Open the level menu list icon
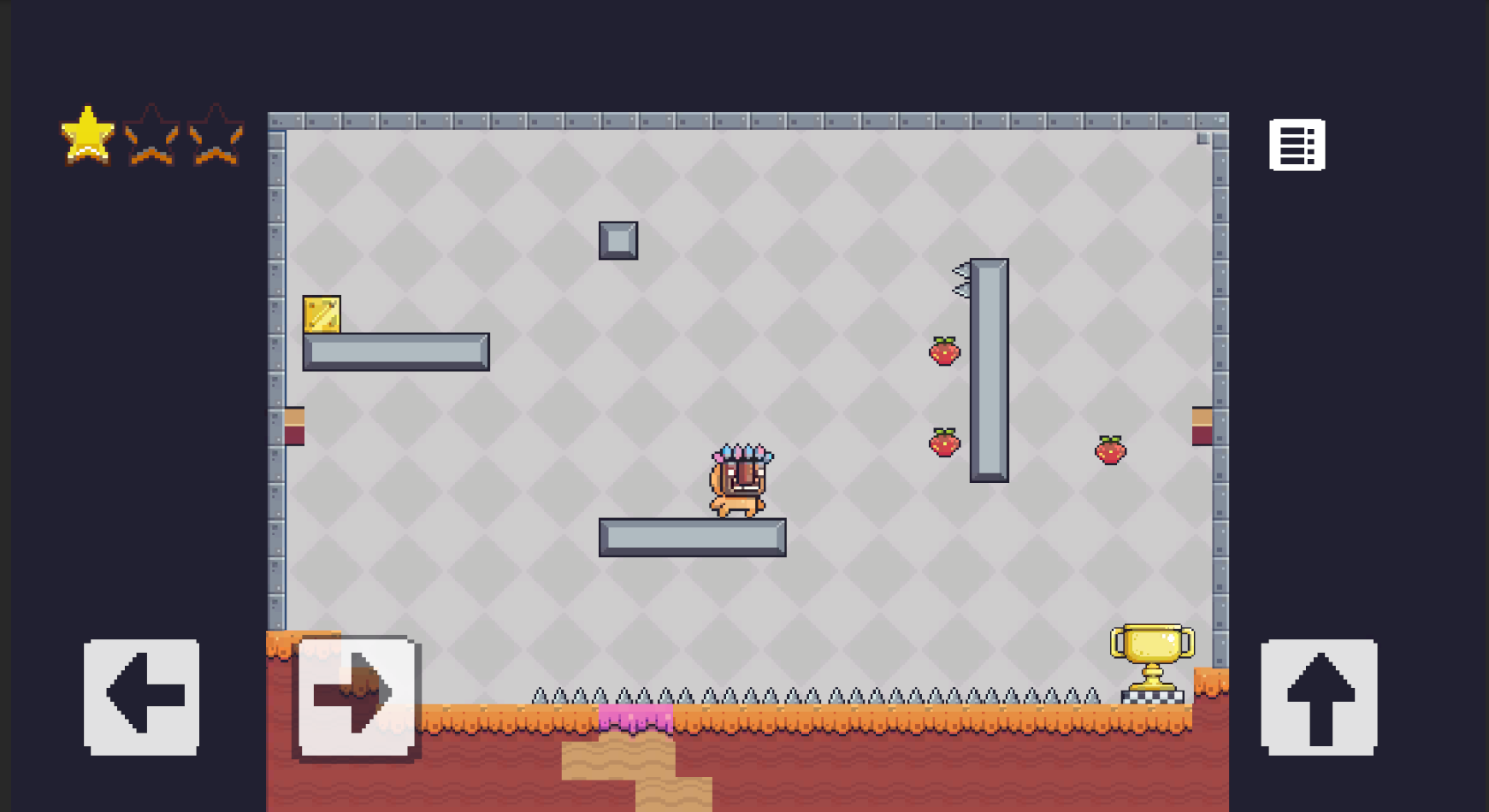 1296,144
